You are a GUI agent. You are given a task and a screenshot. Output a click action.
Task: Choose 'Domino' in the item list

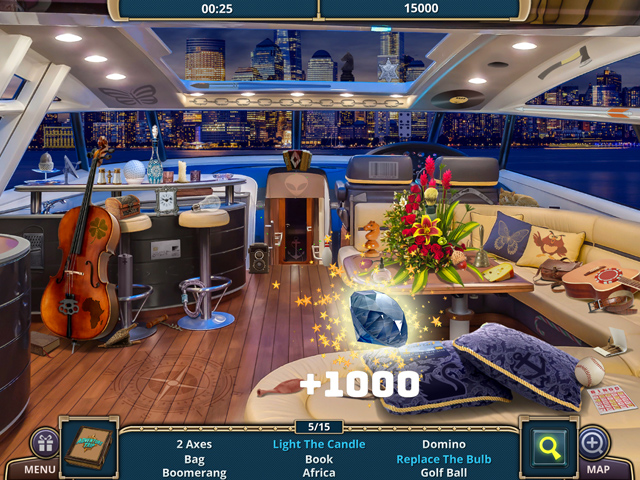pos(444,444)
